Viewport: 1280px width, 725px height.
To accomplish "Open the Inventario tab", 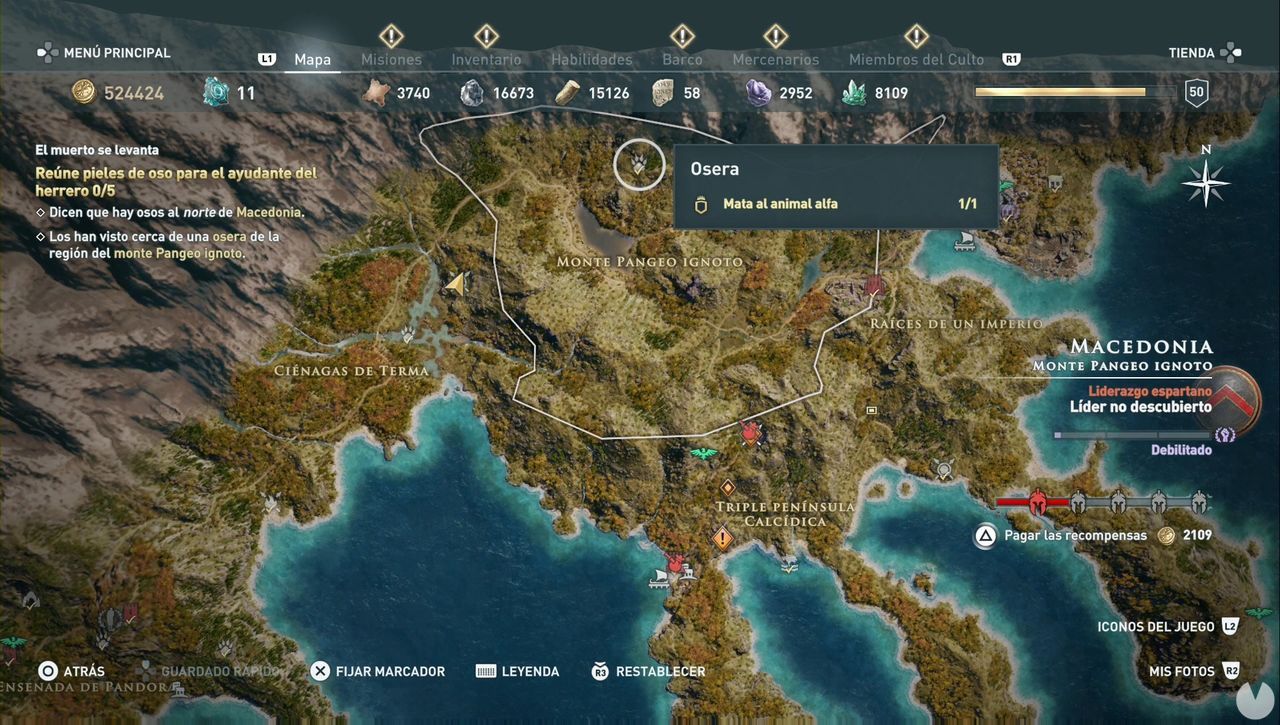I will pos(486,59).
